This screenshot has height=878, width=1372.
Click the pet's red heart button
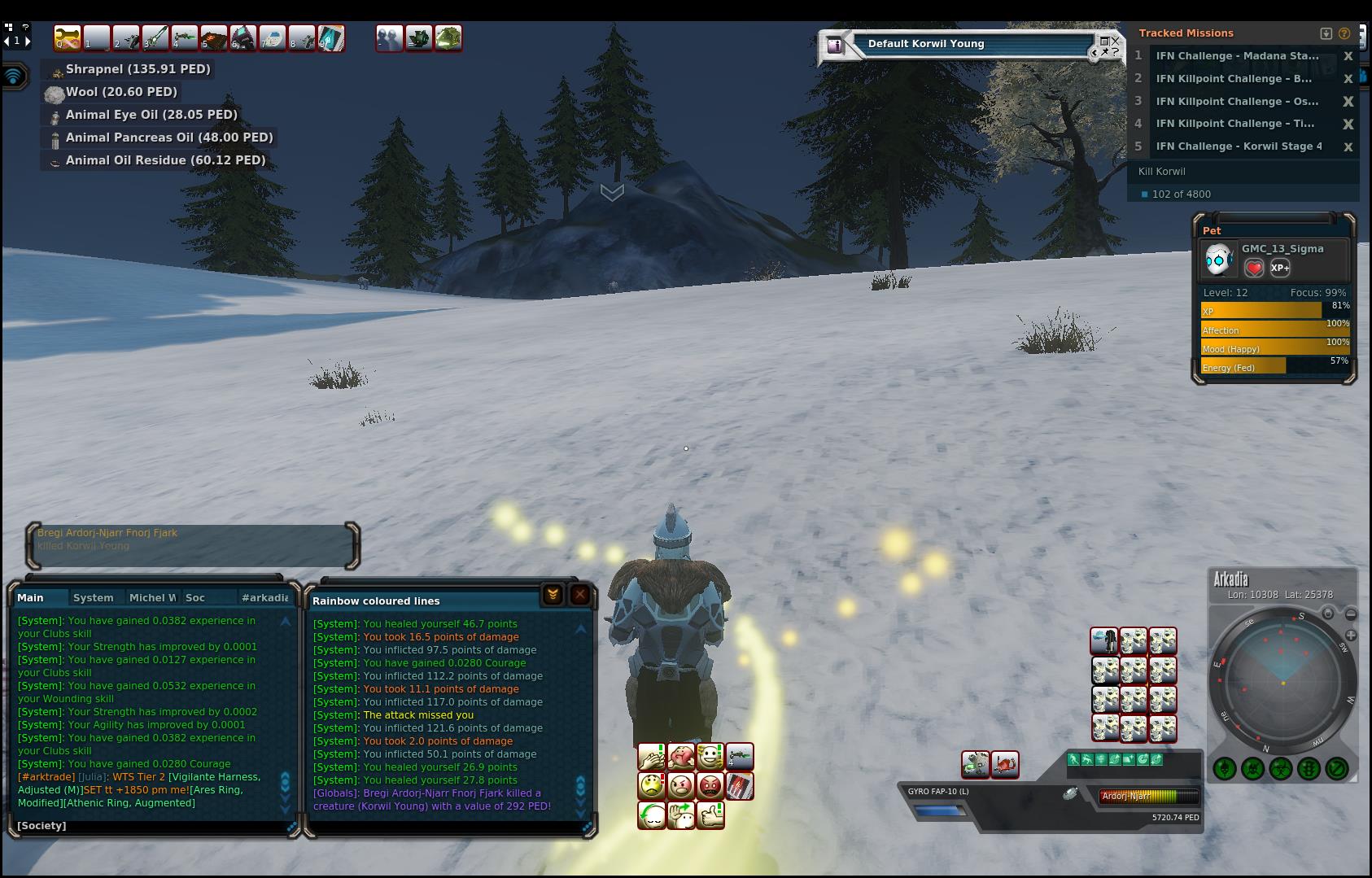[1254, 268]
